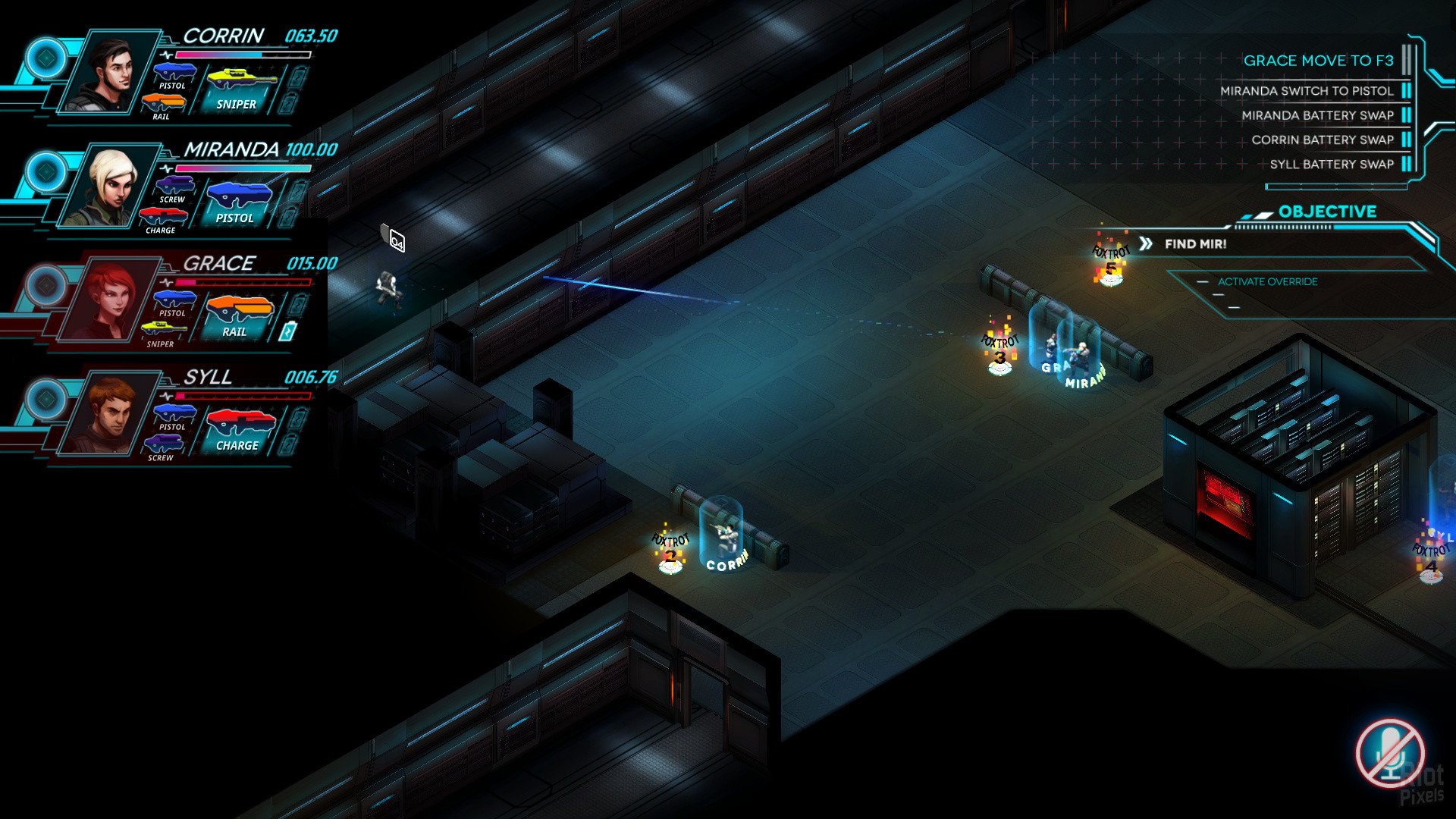Switch Syll to the Screw weapon

click(162, 447)
